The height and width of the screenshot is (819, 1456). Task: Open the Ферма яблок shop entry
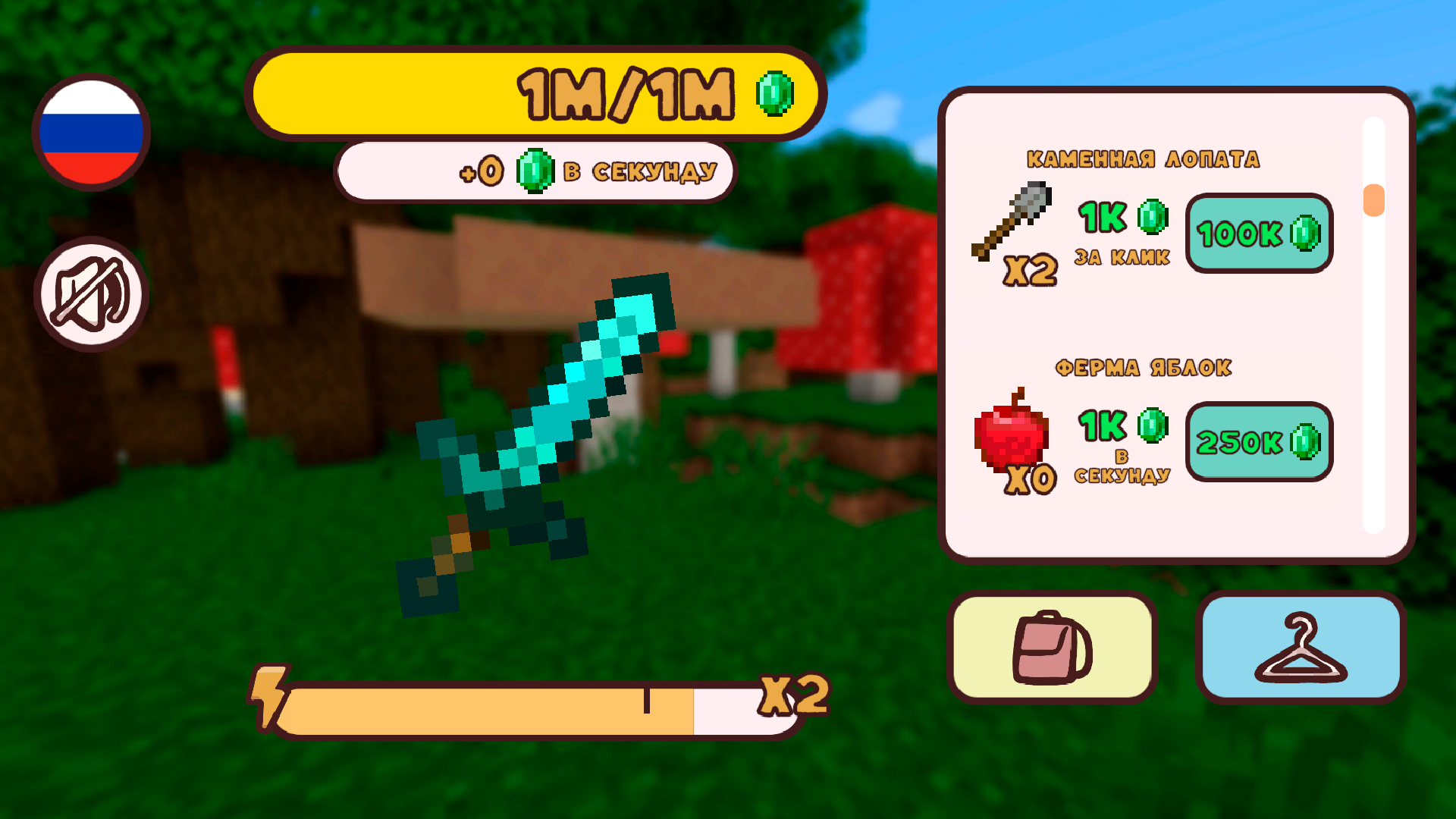point(1144,367)
